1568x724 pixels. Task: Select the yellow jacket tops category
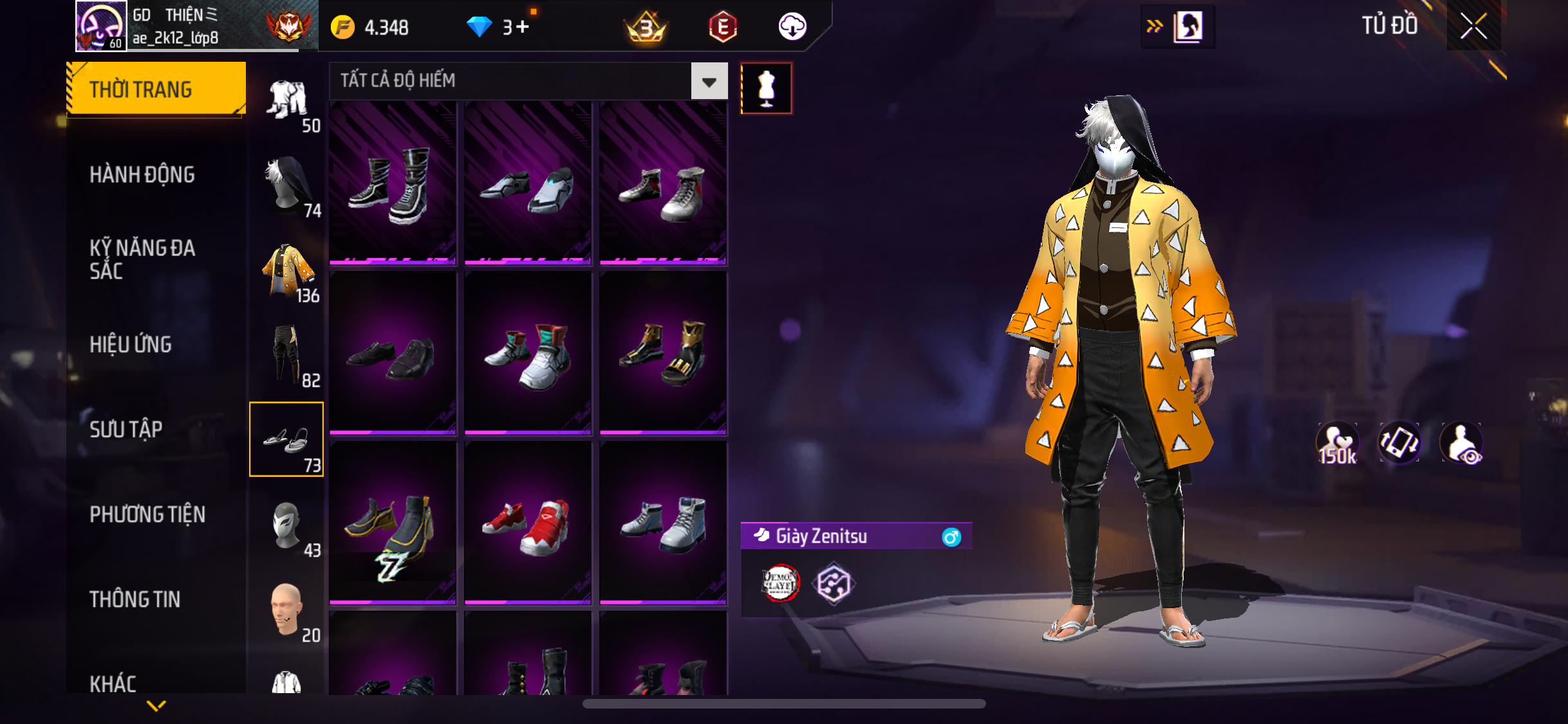tap(287, 270)
